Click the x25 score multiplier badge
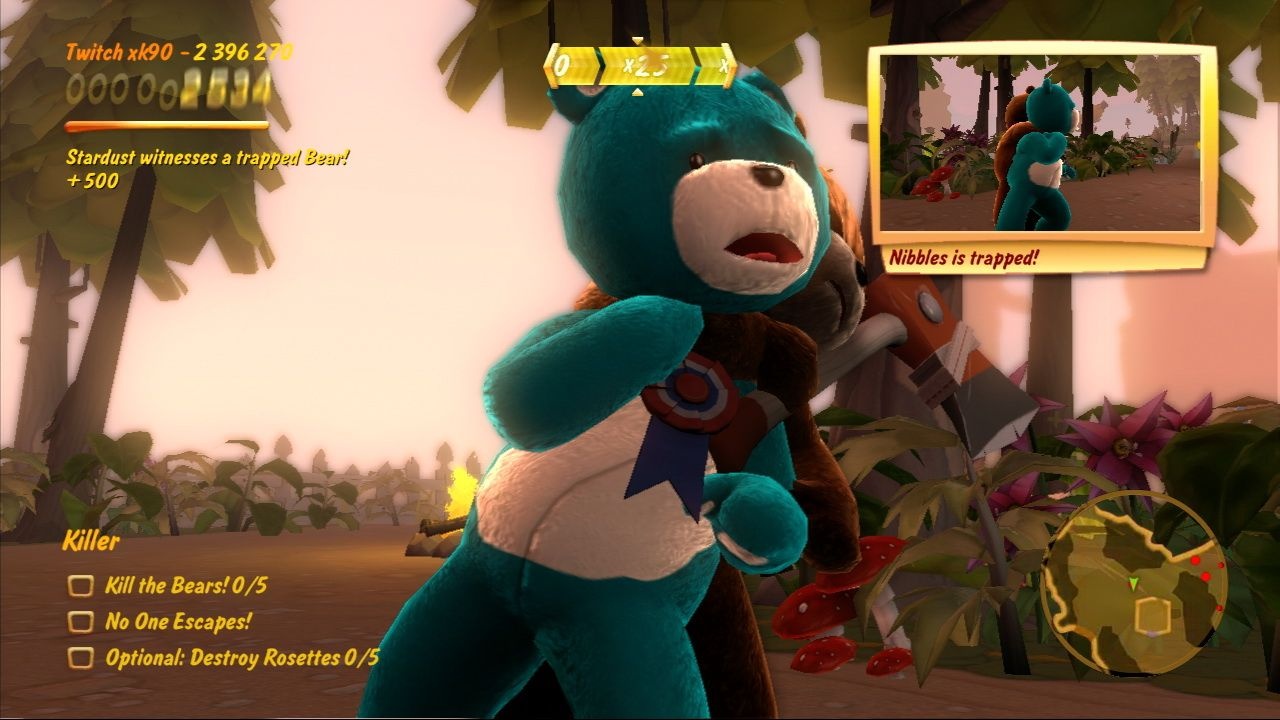 pos(647,64)
